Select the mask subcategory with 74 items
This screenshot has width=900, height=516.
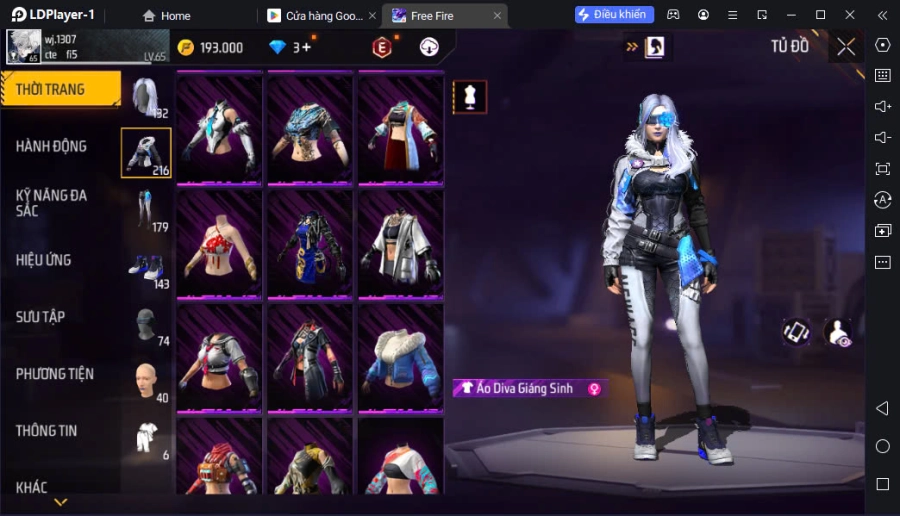pos(147,324)
